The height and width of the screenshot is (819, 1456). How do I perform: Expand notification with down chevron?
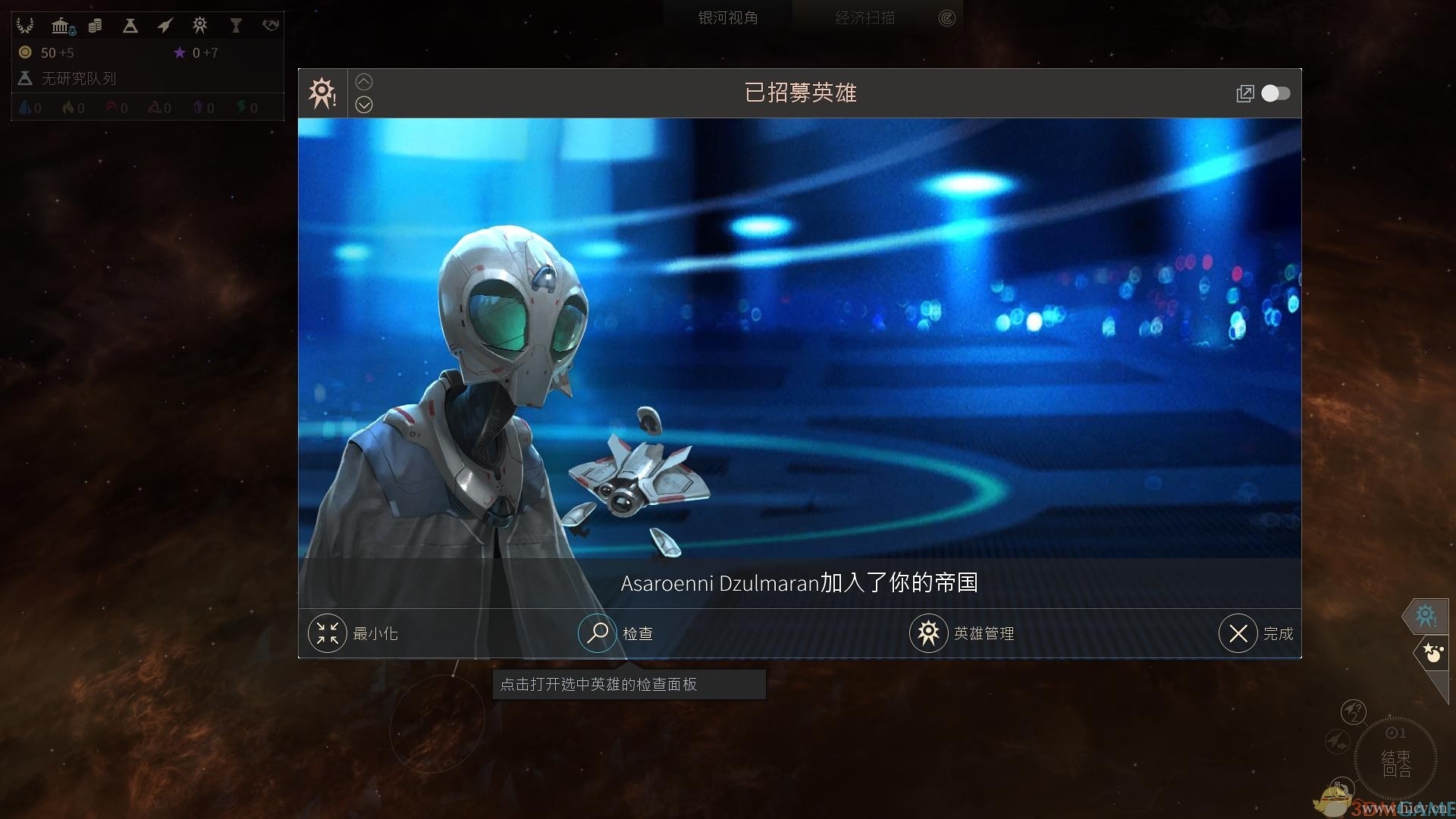[x=364, y=105]
